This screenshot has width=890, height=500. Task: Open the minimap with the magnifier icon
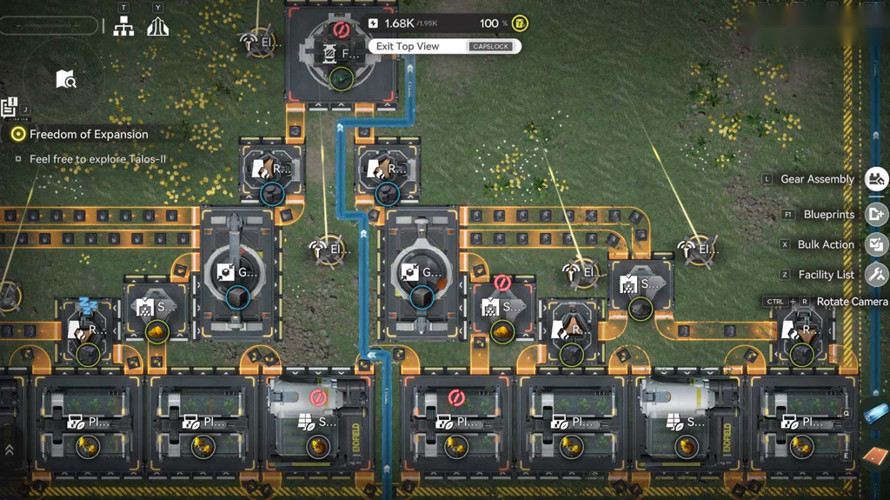pos(66,79)
